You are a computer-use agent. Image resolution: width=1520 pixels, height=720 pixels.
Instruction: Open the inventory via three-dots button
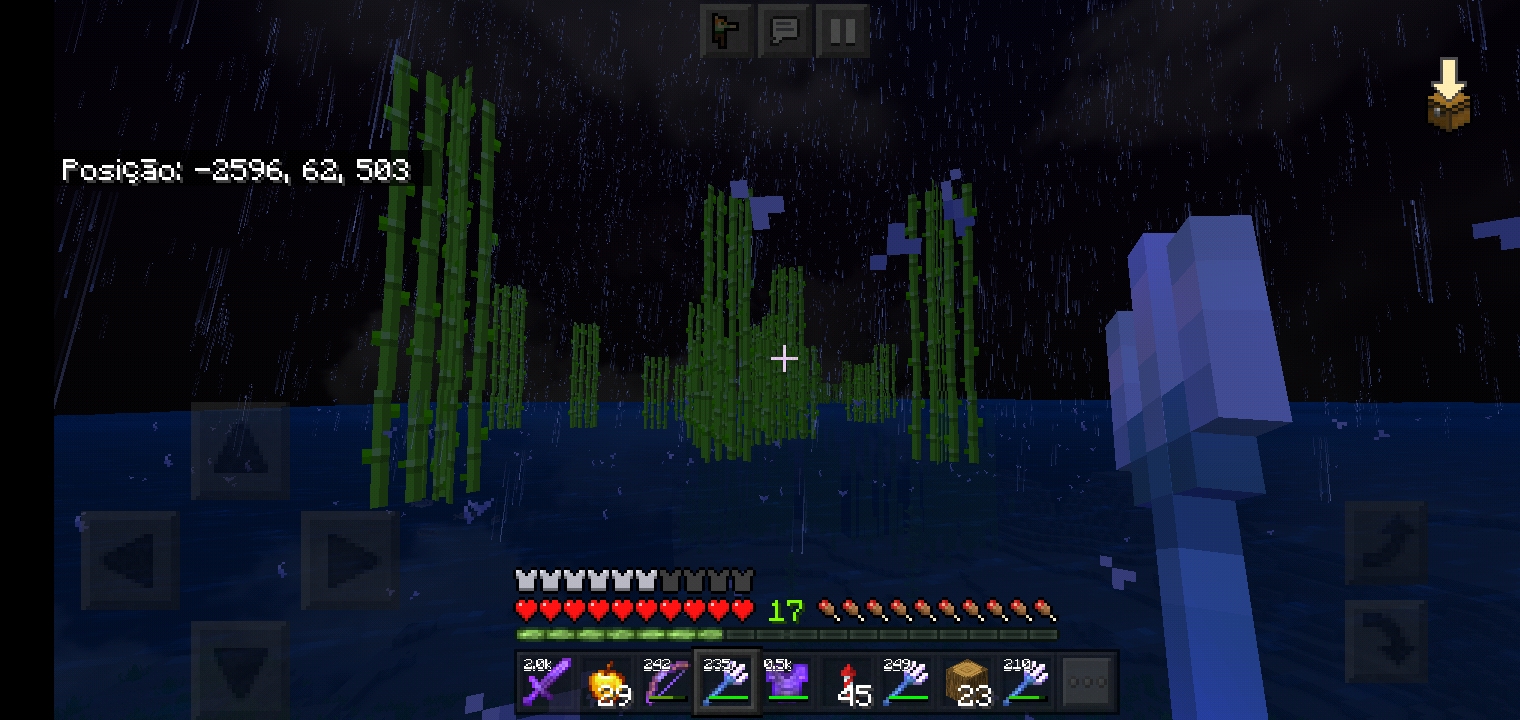(1087, 683)
